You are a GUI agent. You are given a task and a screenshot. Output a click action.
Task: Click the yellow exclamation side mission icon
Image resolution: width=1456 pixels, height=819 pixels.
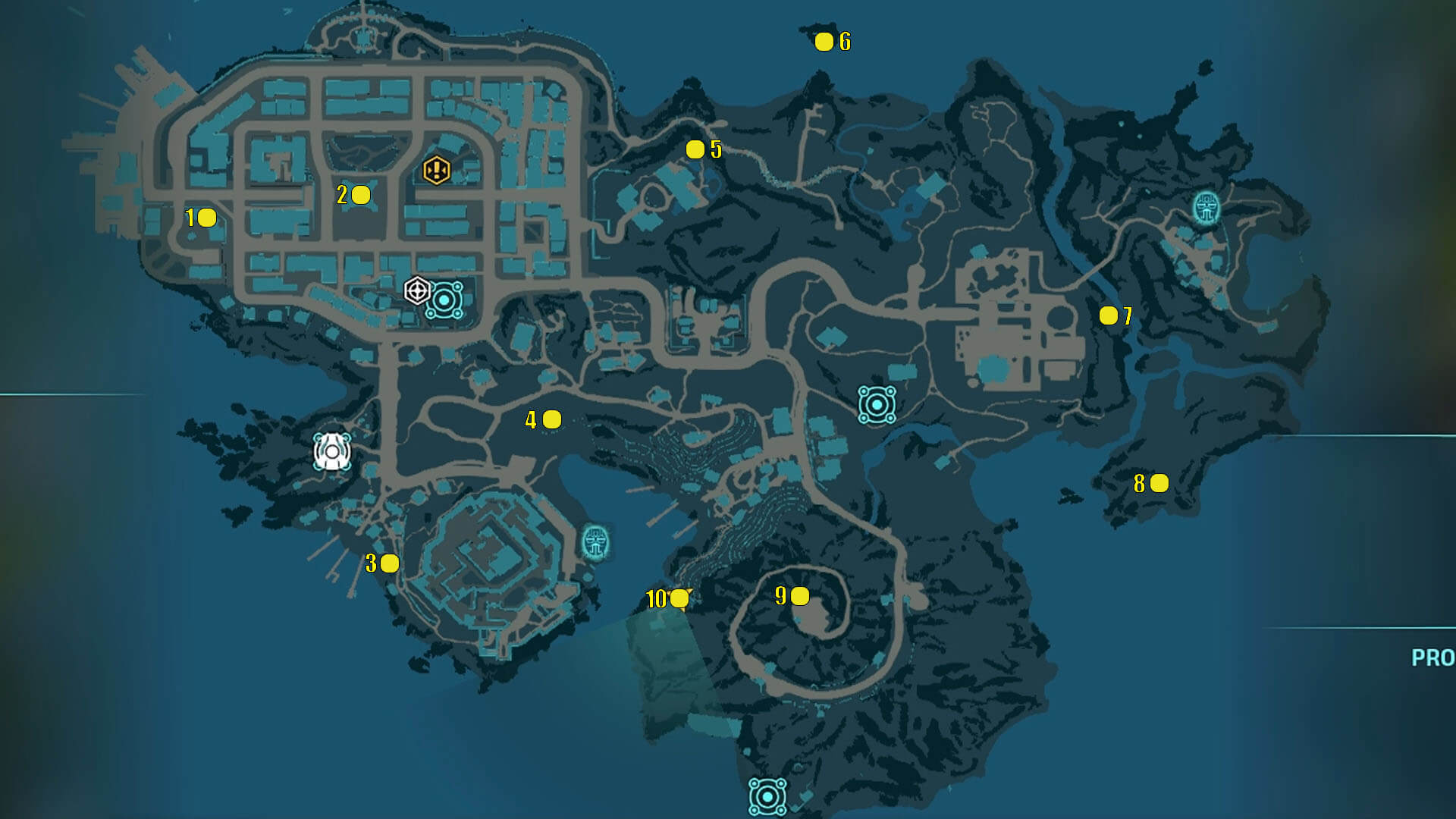point(436,171)
